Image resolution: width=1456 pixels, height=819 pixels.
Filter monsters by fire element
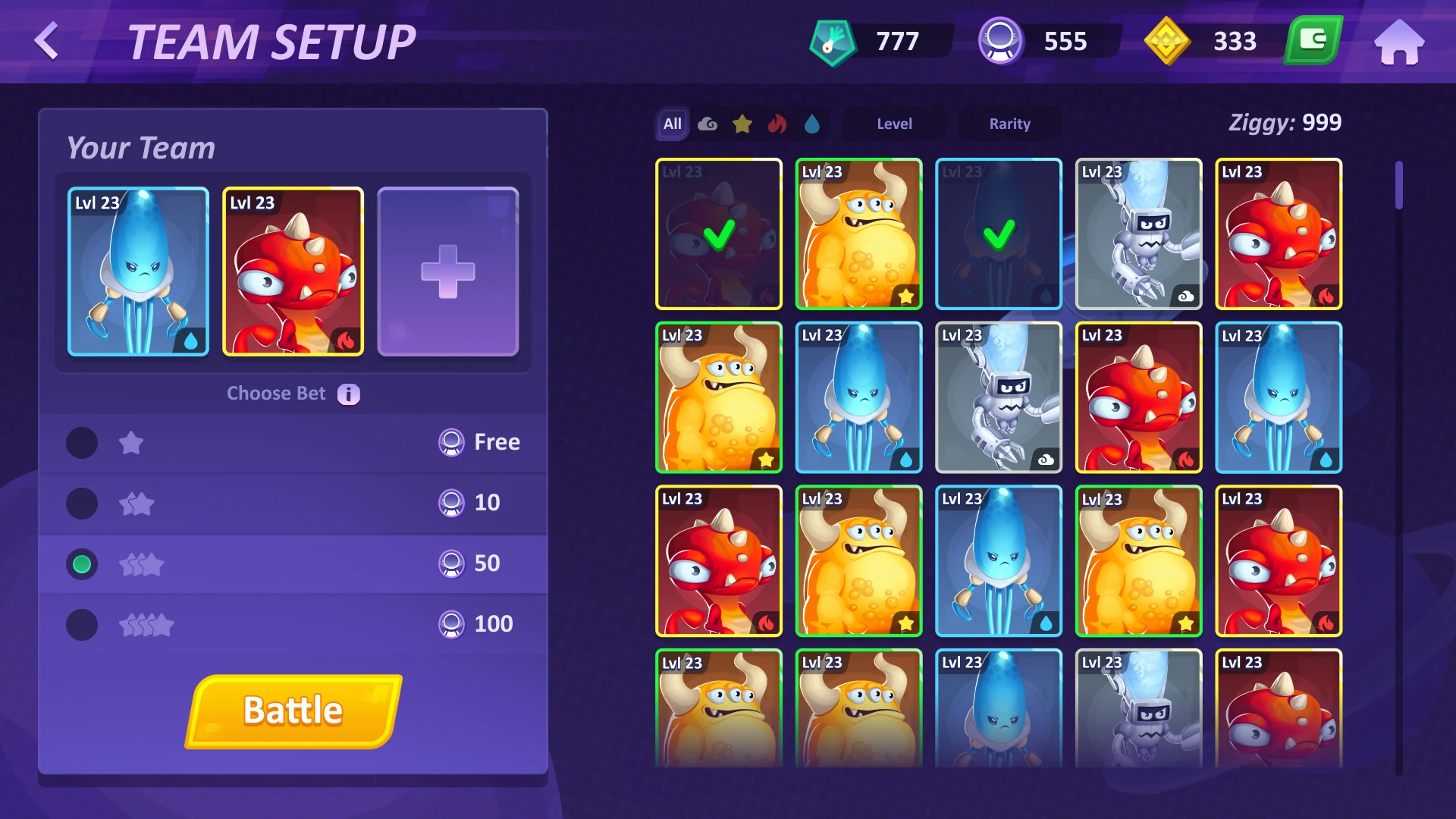[777, 124]
